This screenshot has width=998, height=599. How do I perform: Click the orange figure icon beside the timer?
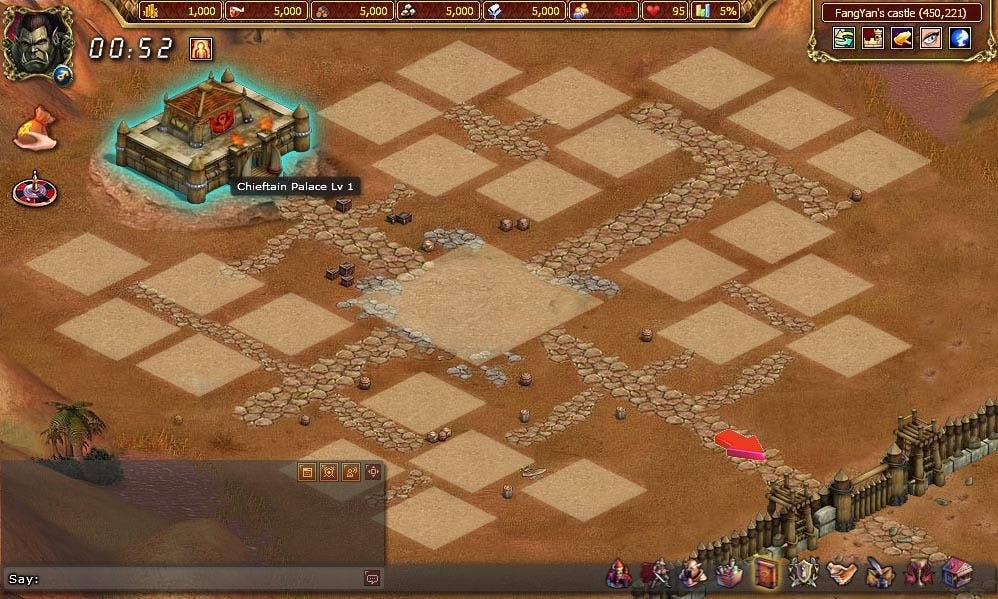[x=201, y=48]
